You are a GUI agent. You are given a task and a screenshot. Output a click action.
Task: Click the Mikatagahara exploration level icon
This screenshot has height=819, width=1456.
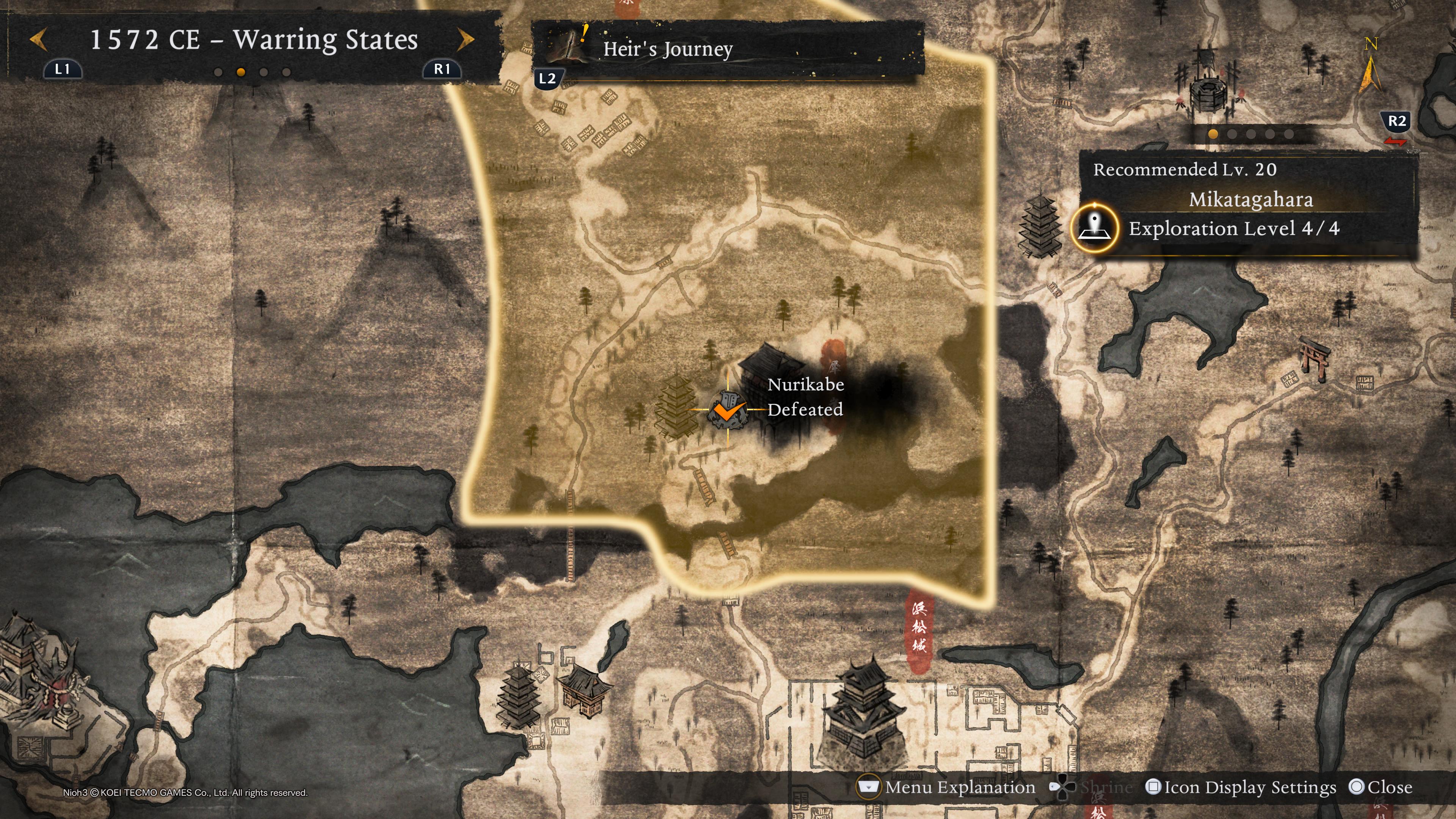1095,228
